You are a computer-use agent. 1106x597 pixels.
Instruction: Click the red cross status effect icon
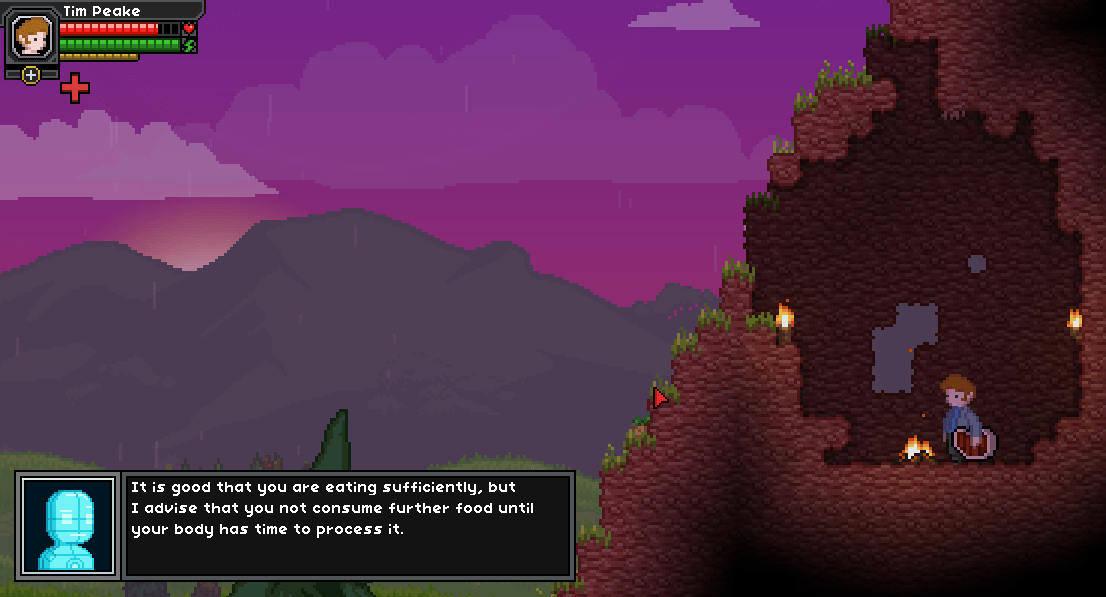click(75, 88)
